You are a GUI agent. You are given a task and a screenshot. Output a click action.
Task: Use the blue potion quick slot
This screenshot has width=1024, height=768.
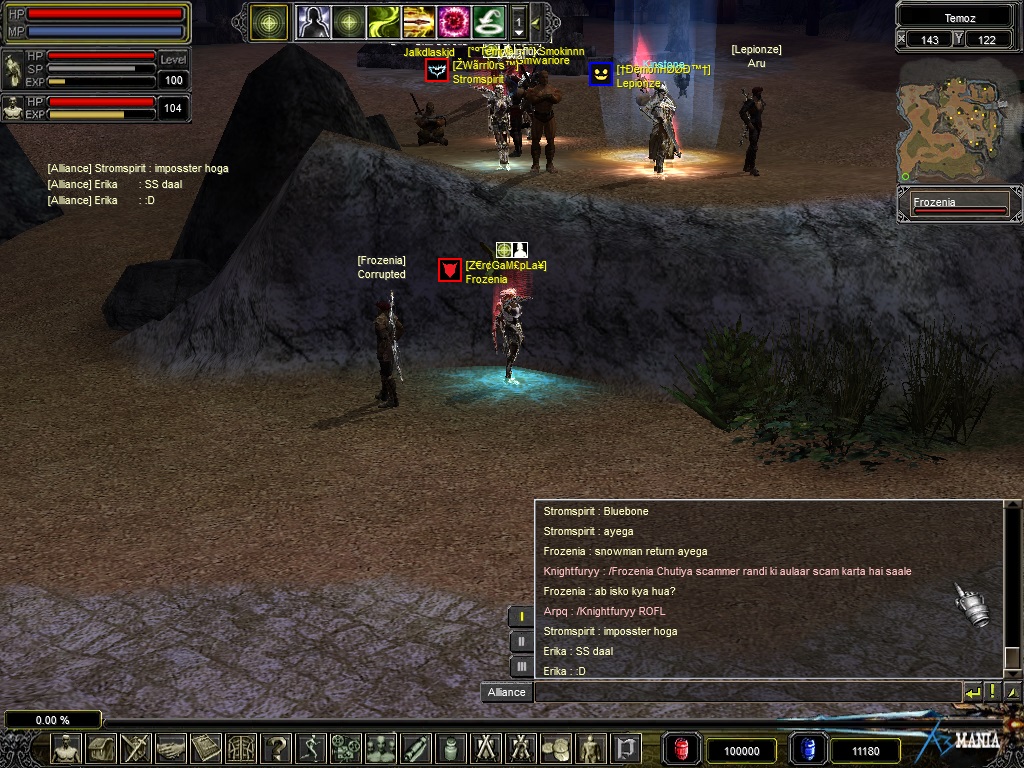[x=807, y=749]
